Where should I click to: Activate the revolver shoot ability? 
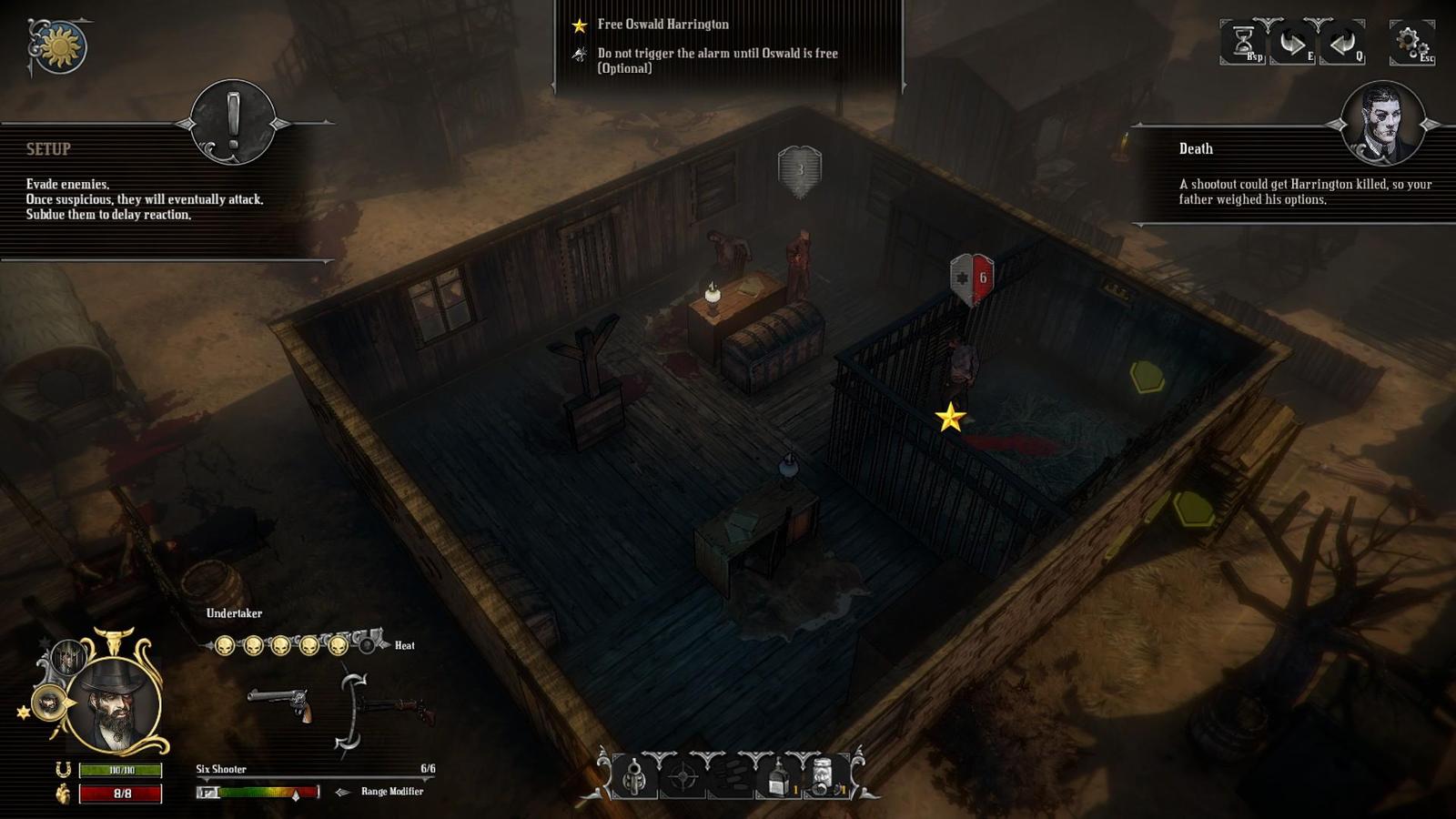coord(634,777)
